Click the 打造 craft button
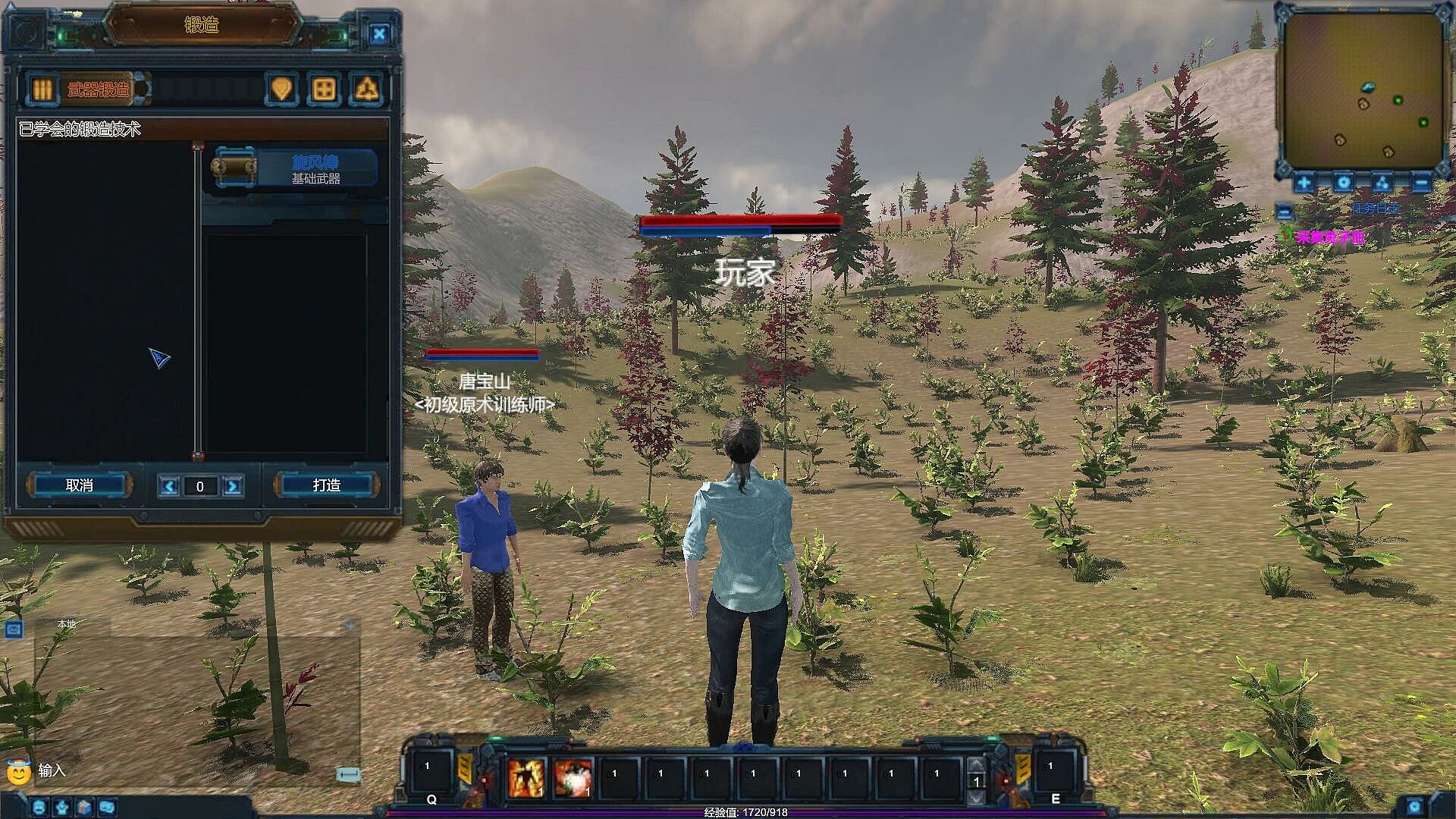 (x=326, y=485)
